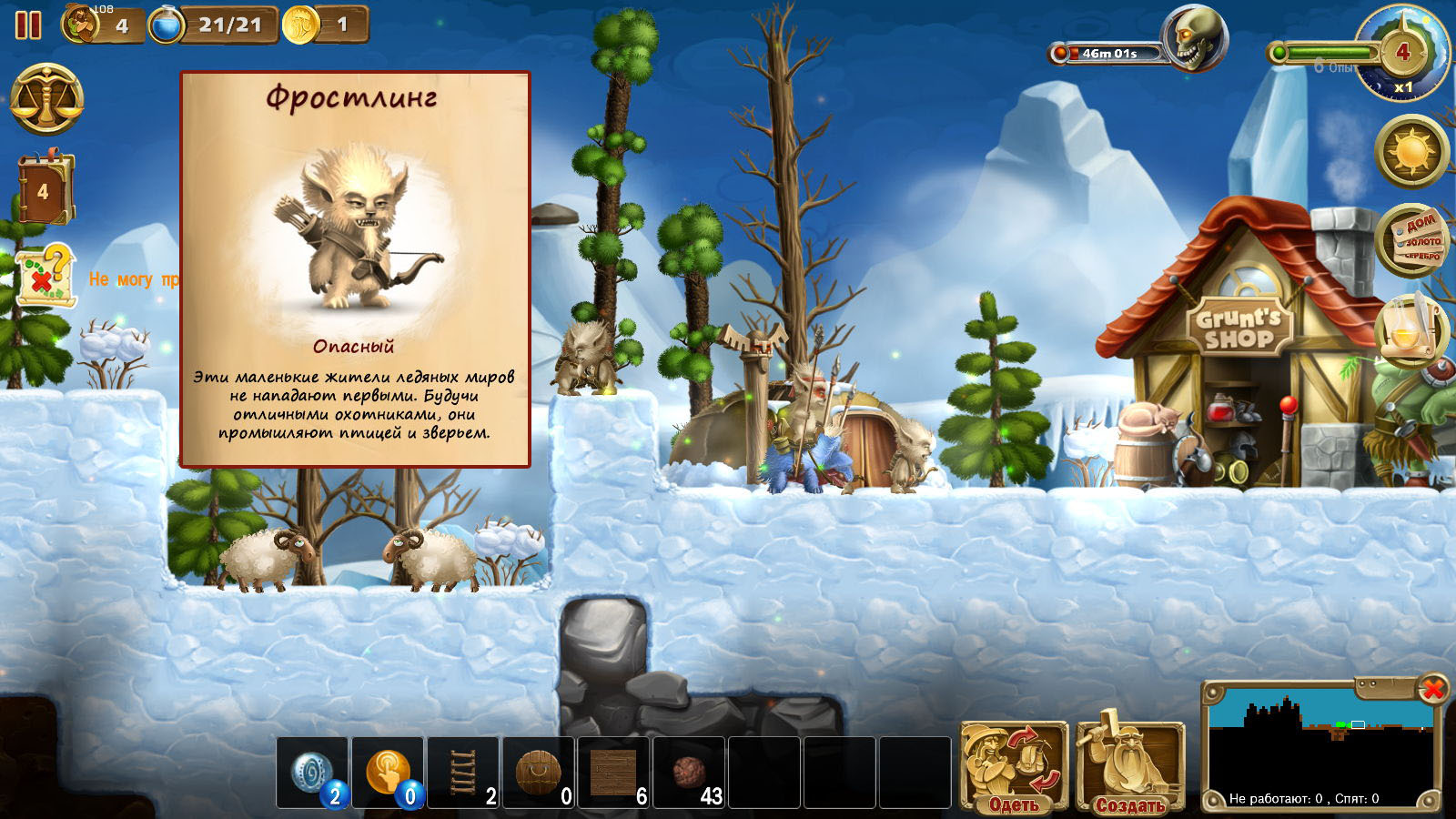The height and width of the screenshot is (819, 1456).
Task: Select the golden hand spell slot
Action: [388, 773]
